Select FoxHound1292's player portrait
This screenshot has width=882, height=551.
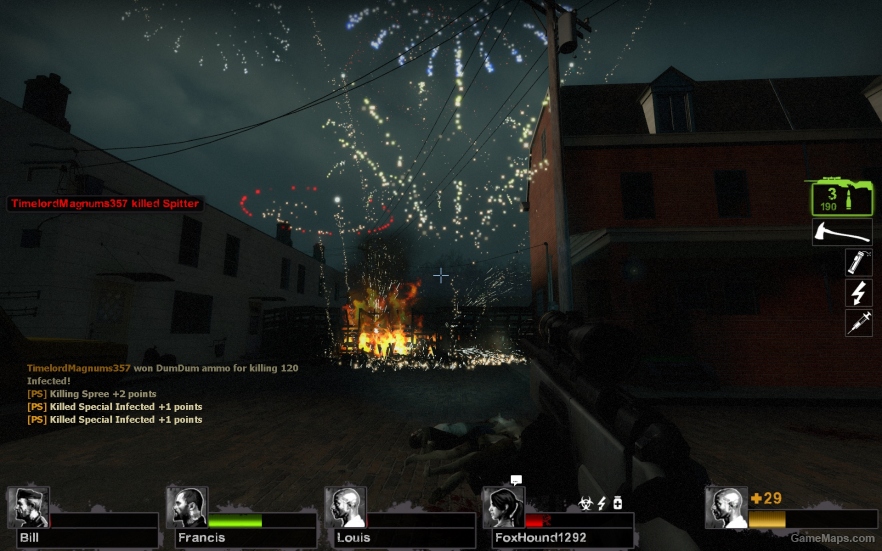point(503,507)
